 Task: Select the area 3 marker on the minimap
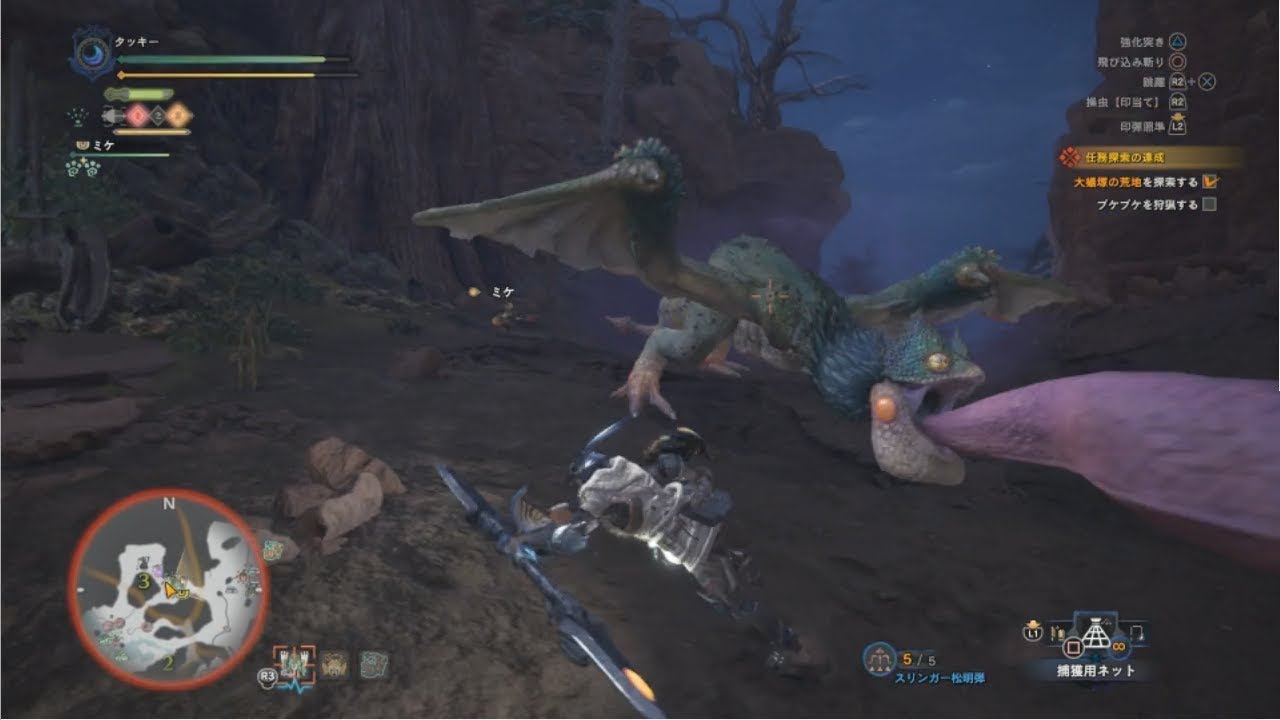(x=144, y=580)
